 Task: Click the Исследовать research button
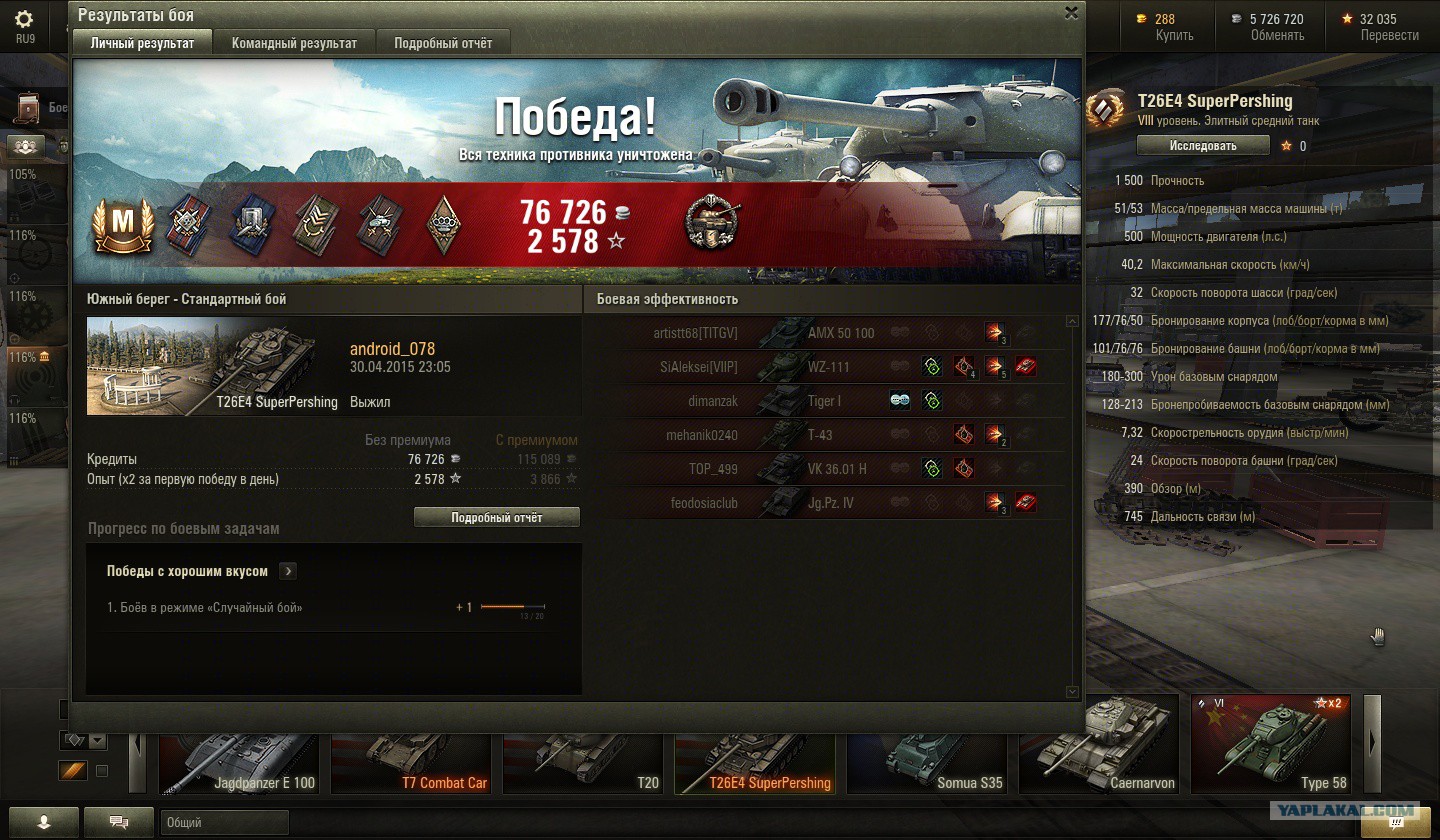click(x=1203, y=146)
